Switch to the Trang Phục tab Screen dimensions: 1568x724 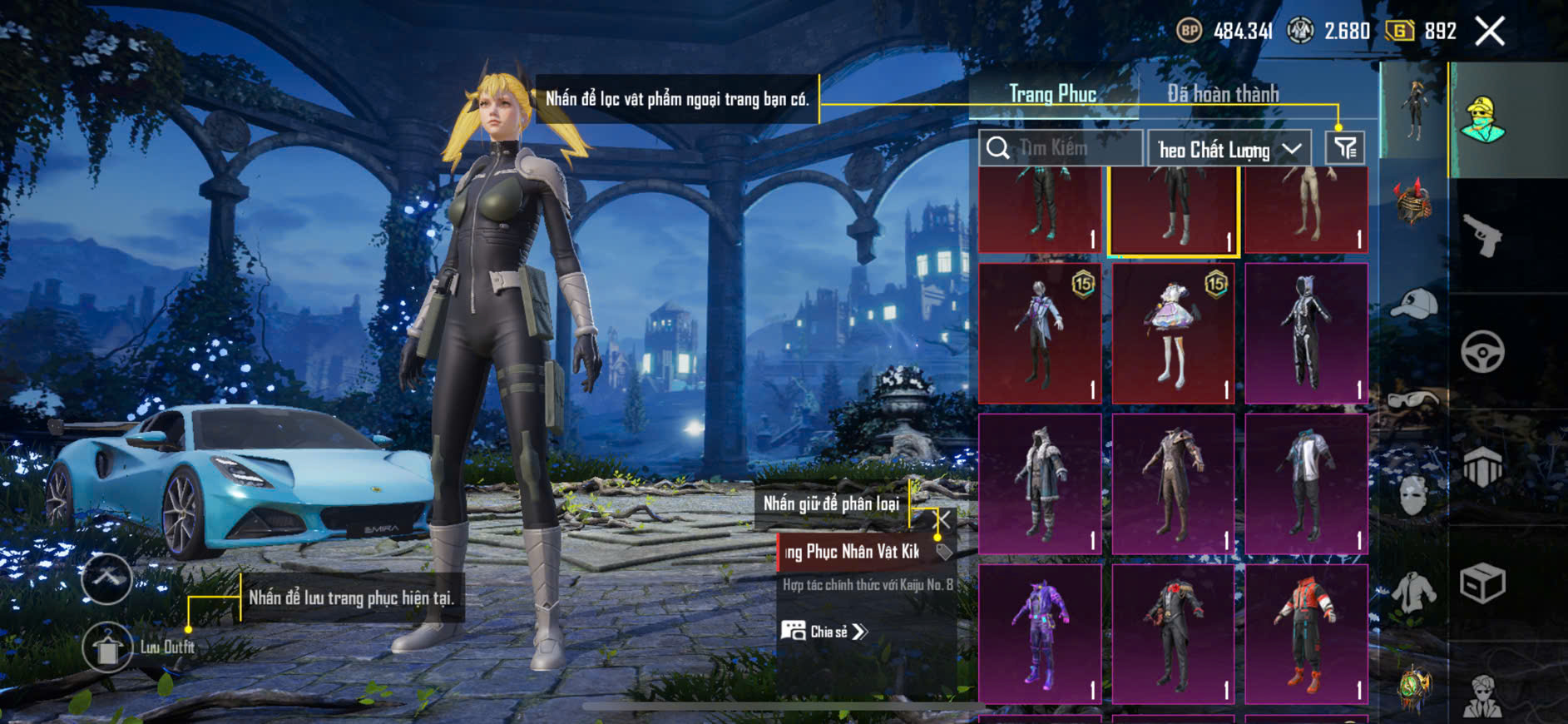(x=1052, y=94)
